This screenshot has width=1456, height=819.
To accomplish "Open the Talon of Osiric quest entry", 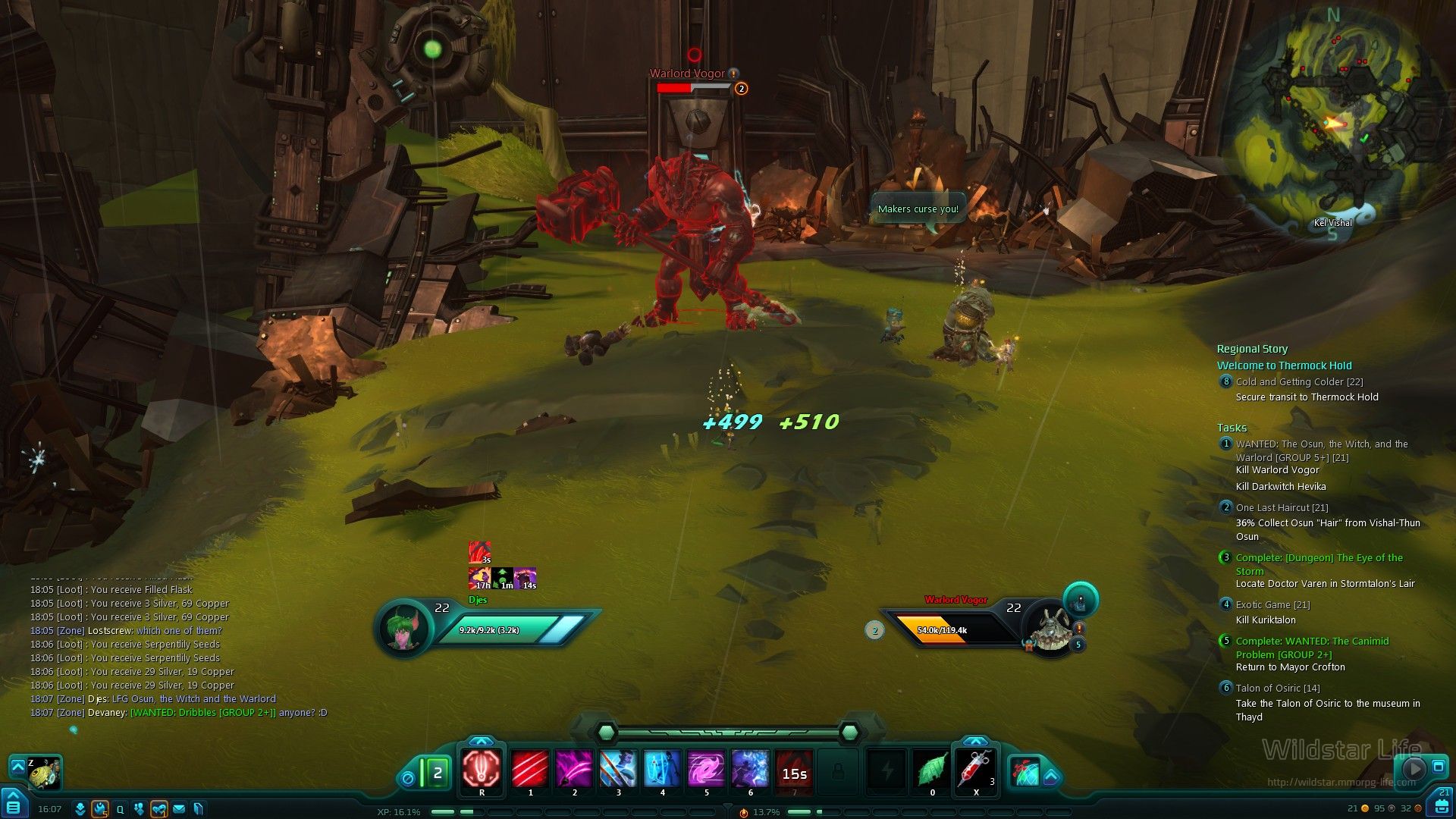I will [1277, 688].
